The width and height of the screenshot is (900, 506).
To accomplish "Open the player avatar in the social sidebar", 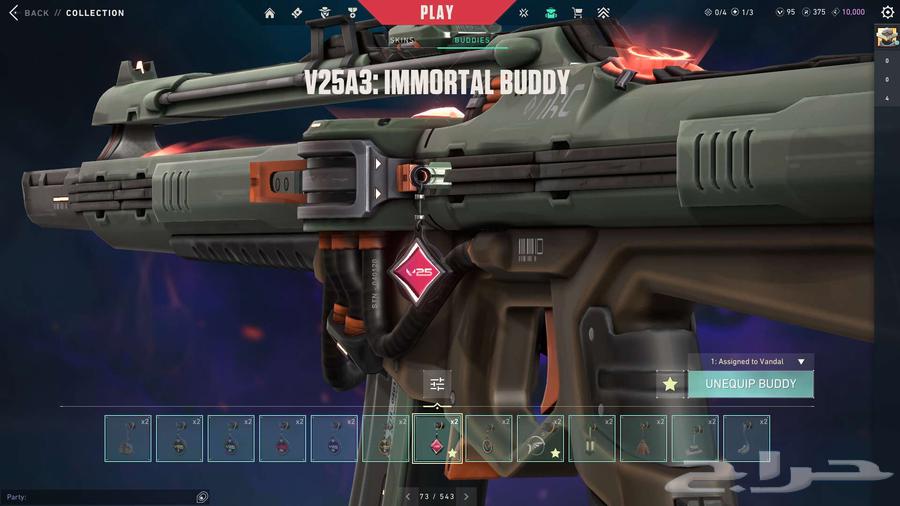I will [x=887, y=37].
